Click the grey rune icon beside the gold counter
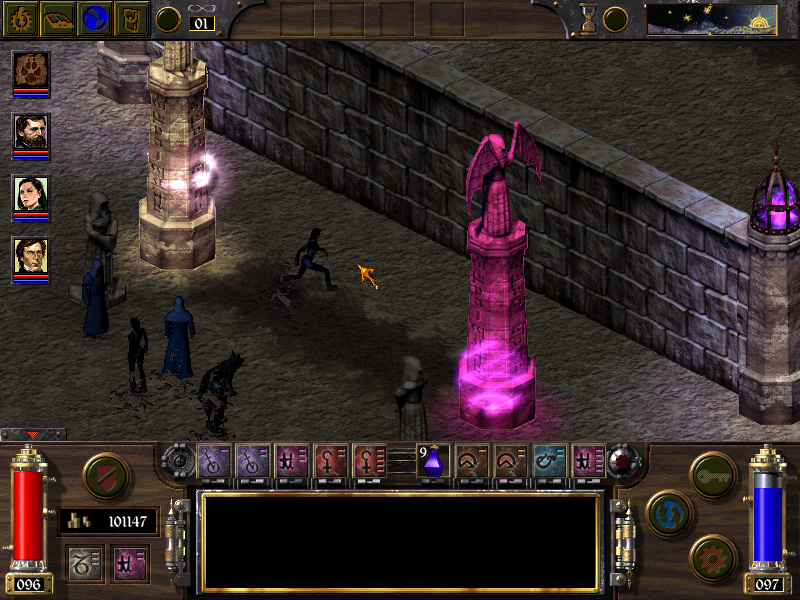This screenshot has width=800, height=600. pos(83,560)
